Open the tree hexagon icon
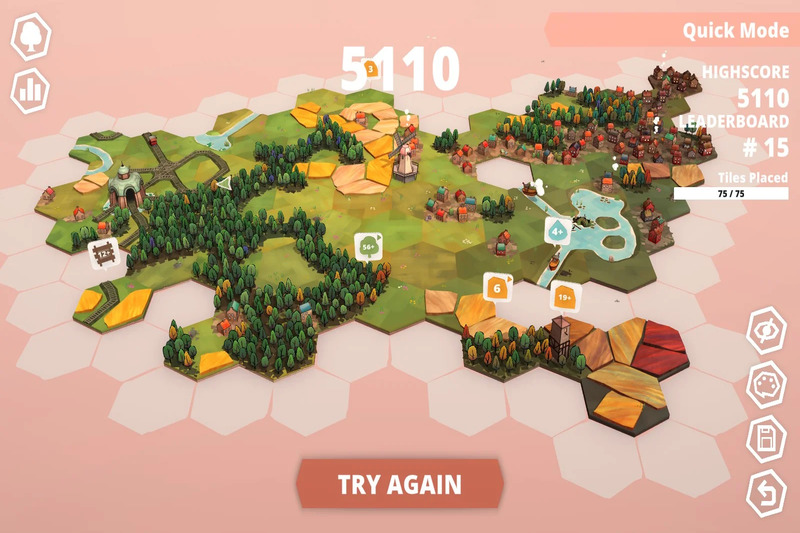This screenshot has width=800, height=533. pyautogui.click(x=31, y=37)
